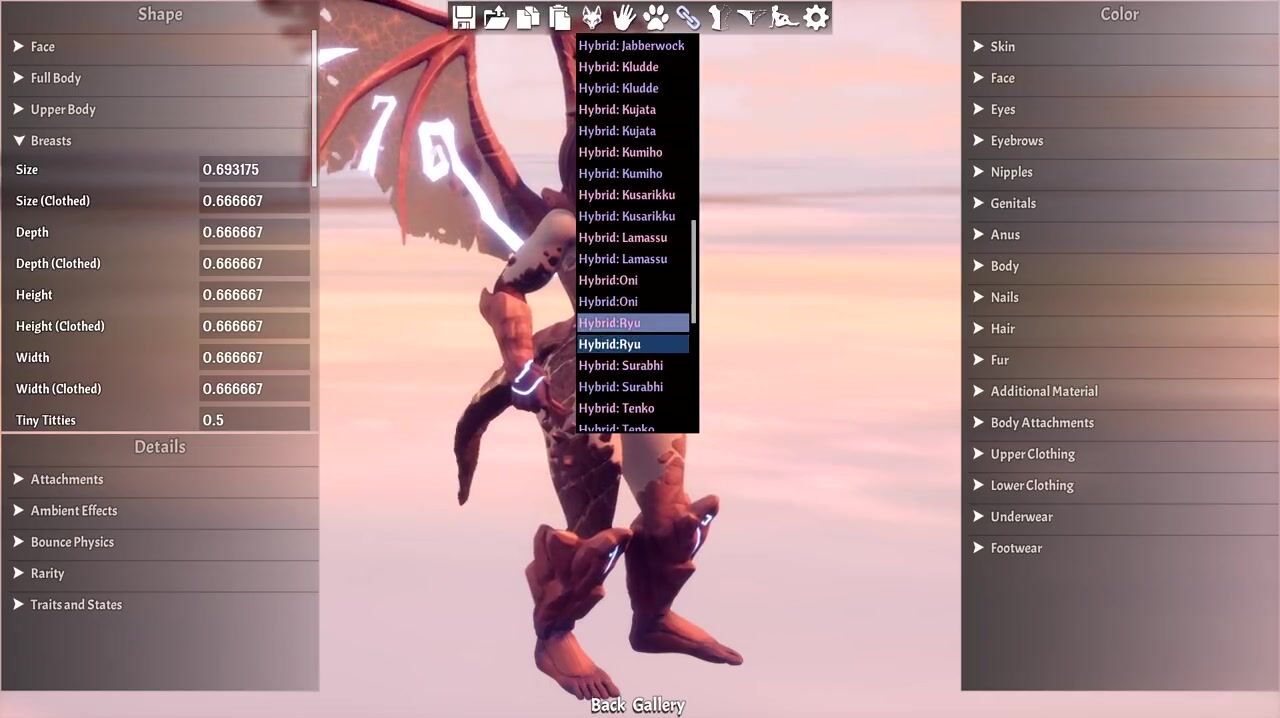Expand the Upper Clothing color section
Screen dimensions: 1280x718
[1032, 454]
